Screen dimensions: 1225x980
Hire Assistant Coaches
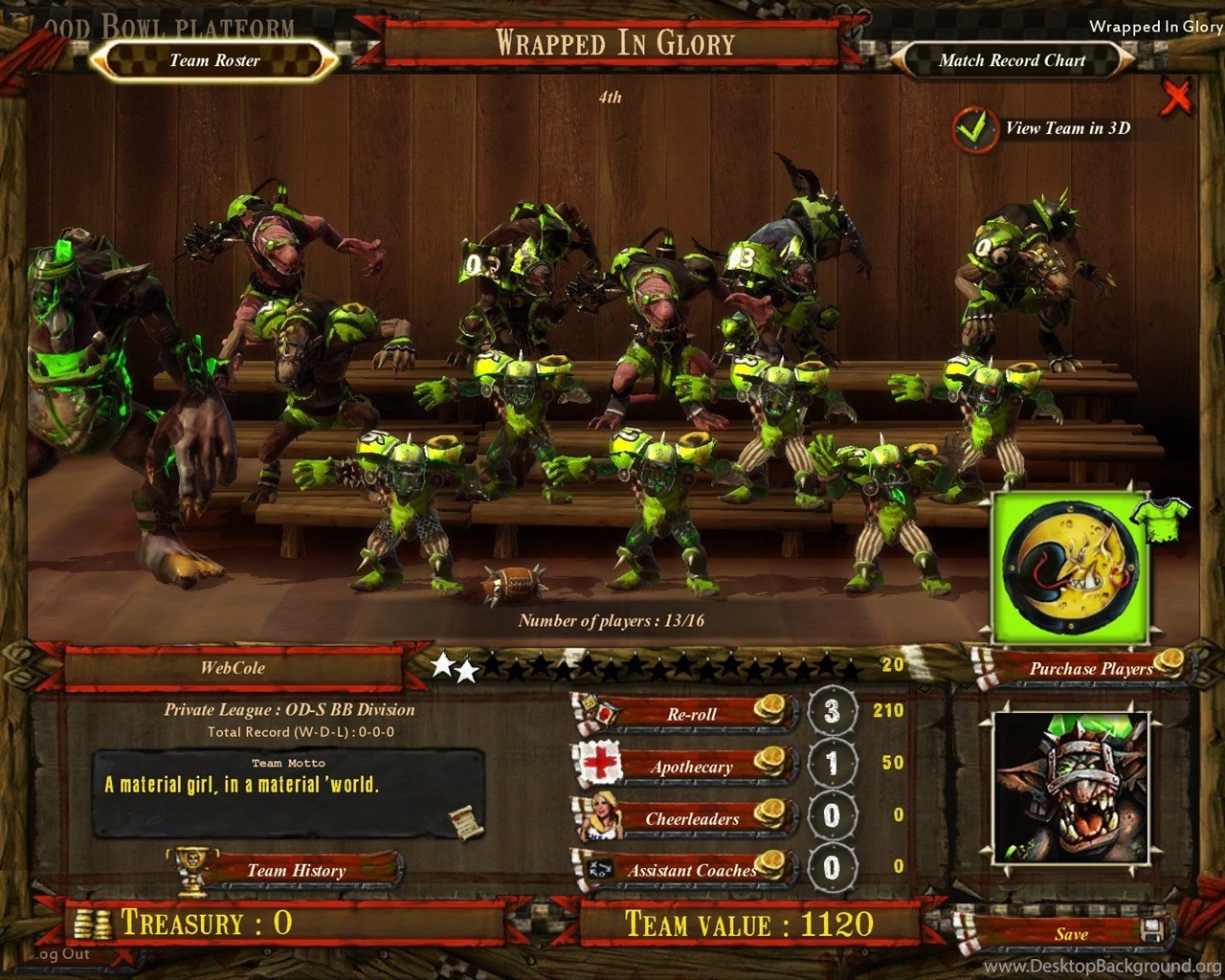coord(691,870)
